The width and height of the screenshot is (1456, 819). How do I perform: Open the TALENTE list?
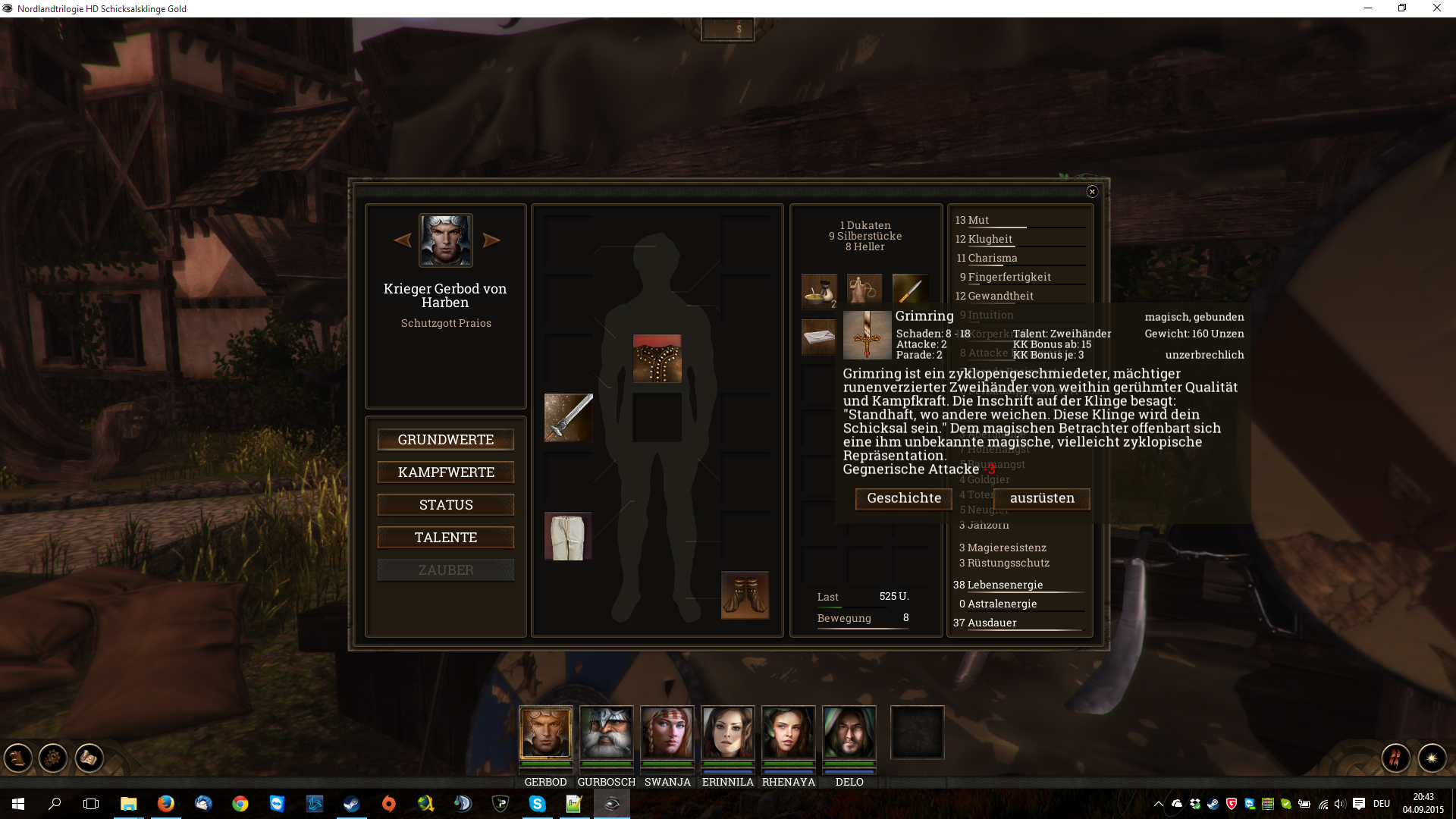point(446,538)
